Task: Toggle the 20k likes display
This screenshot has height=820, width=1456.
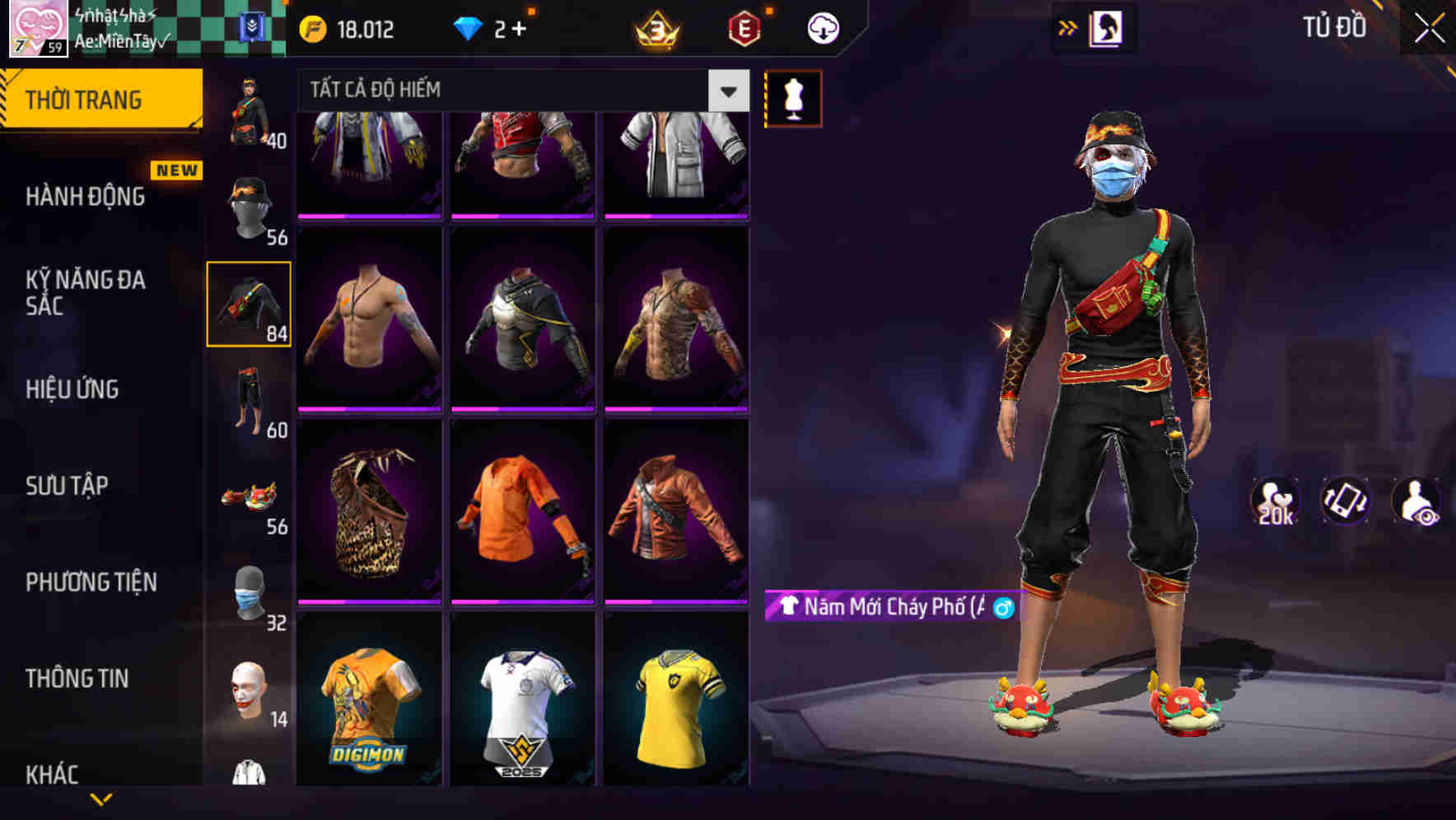Action: 1276,502
